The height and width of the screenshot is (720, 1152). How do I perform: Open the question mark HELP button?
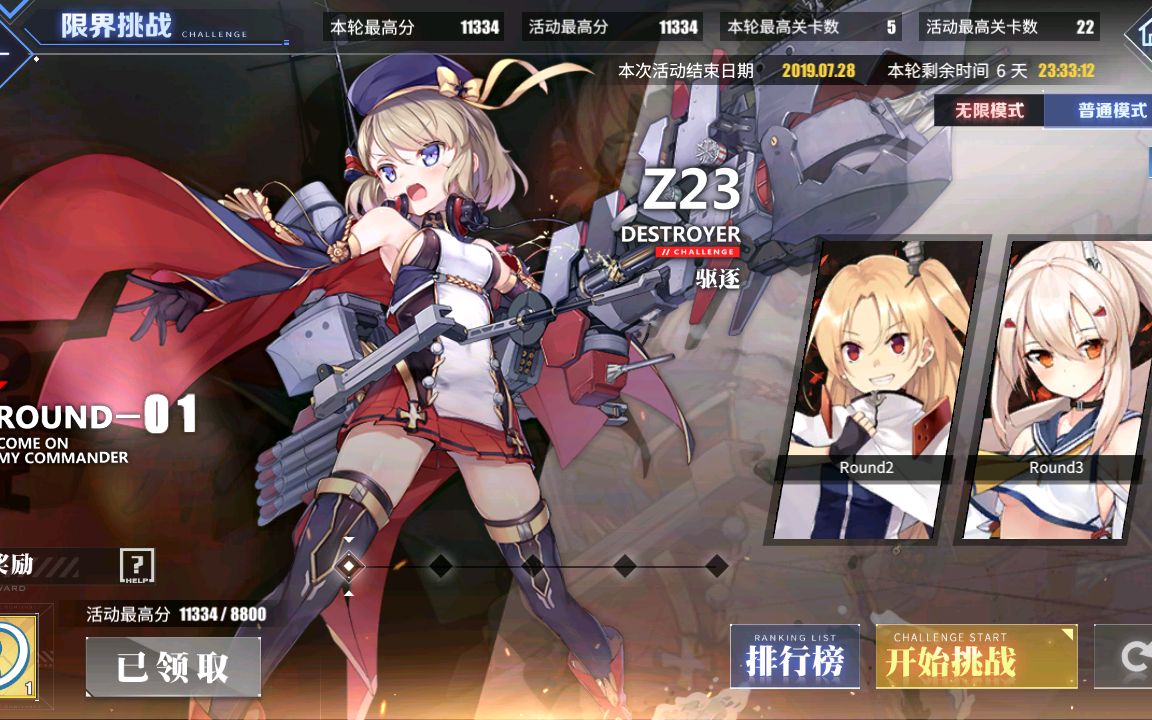click(x=136, y=566)
